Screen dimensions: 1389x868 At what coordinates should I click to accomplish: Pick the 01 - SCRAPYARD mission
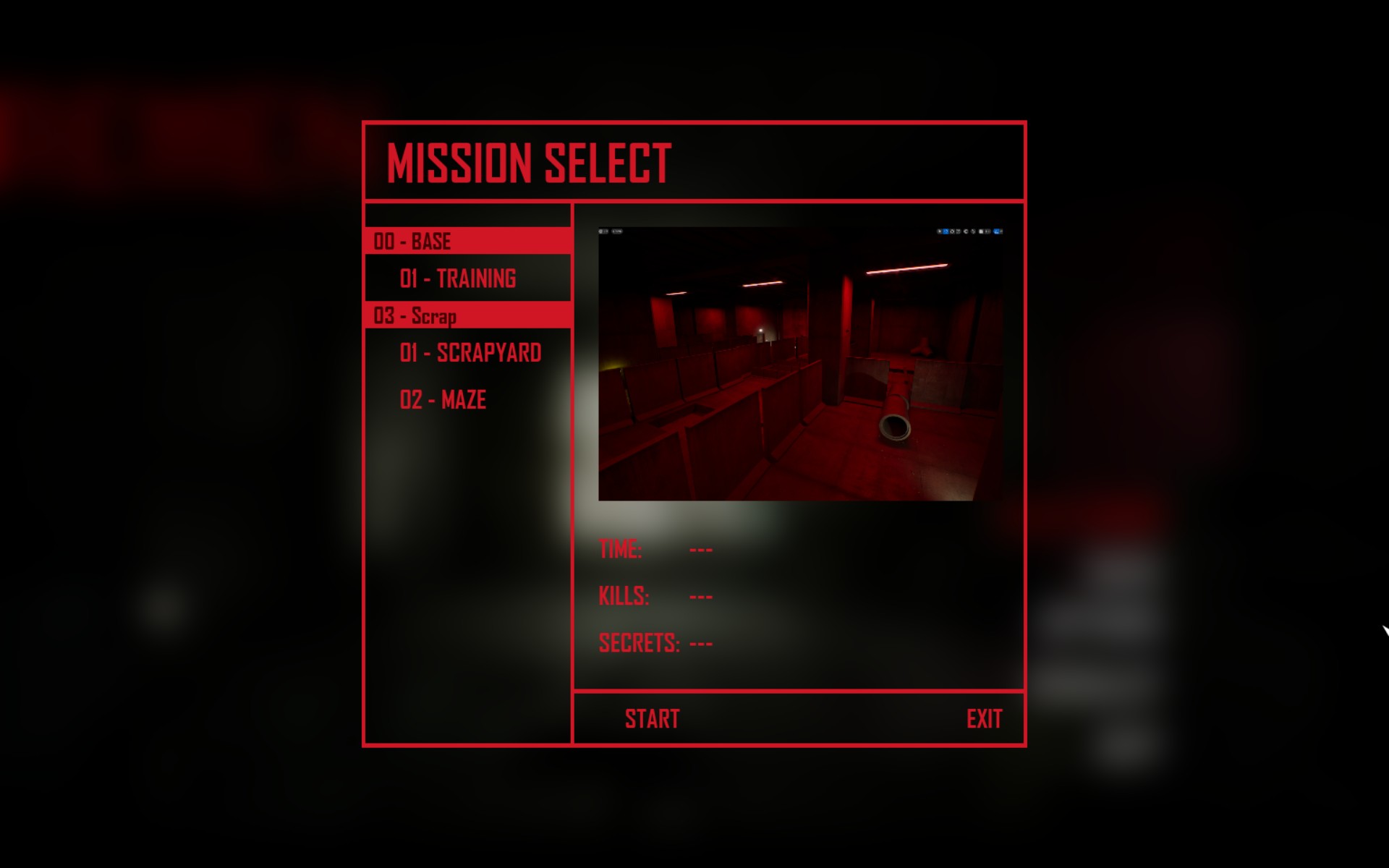(x=470, y=353)
